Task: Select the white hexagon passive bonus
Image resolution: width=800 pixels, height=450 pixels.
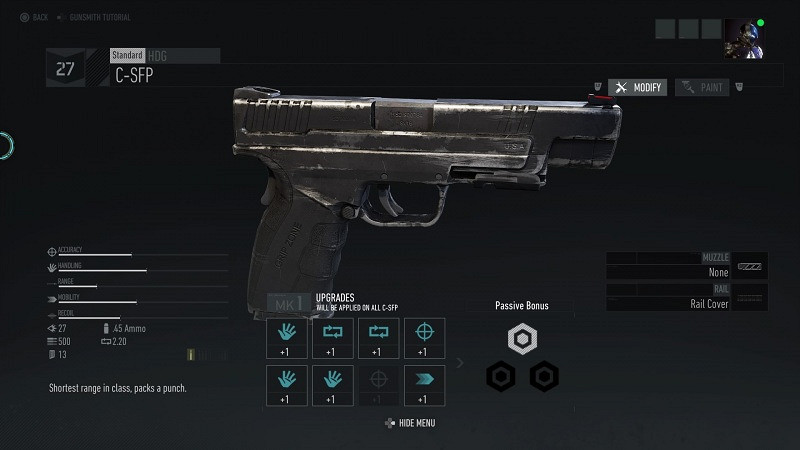Action: point(522,340)
